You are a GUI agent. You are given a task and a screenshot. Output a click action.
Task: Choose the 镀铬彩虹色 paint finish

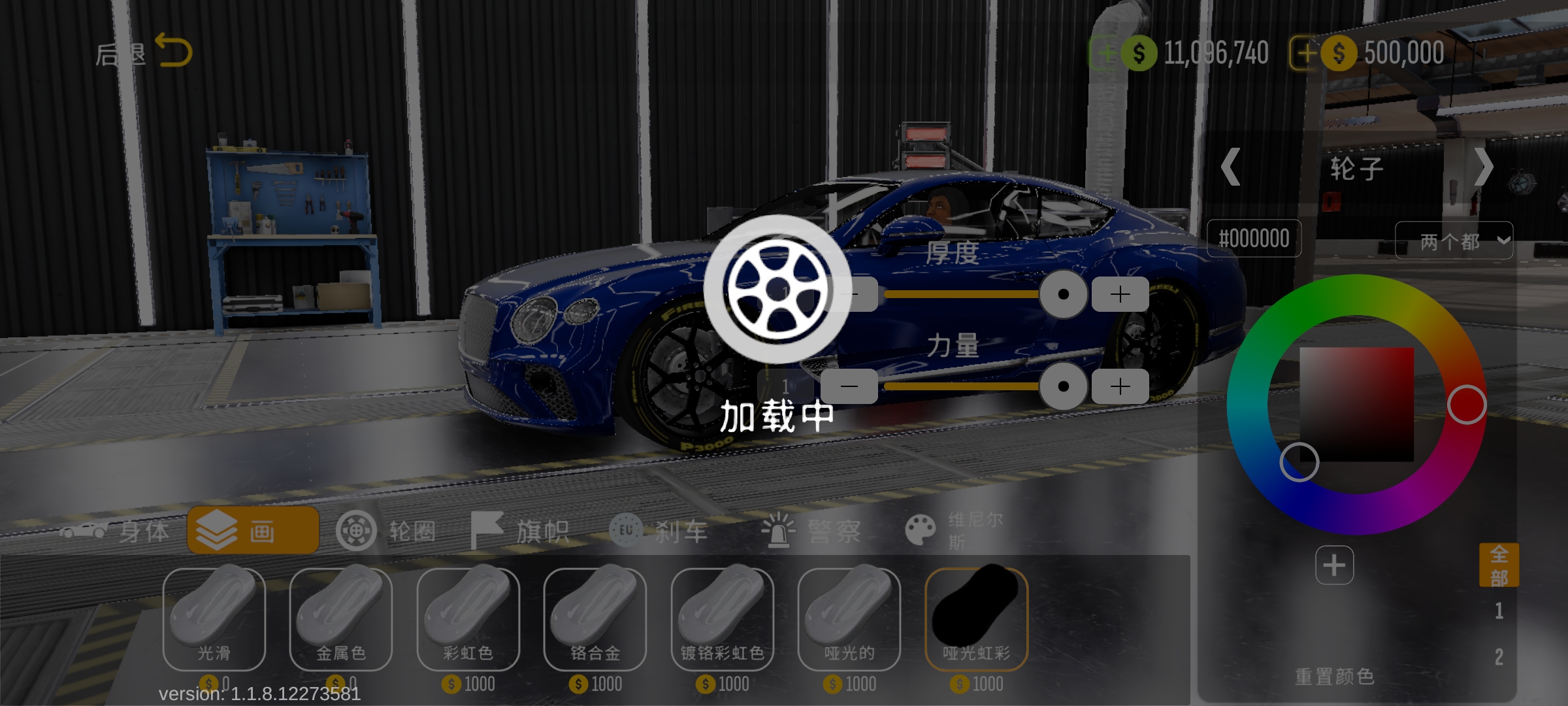[722, 618]
